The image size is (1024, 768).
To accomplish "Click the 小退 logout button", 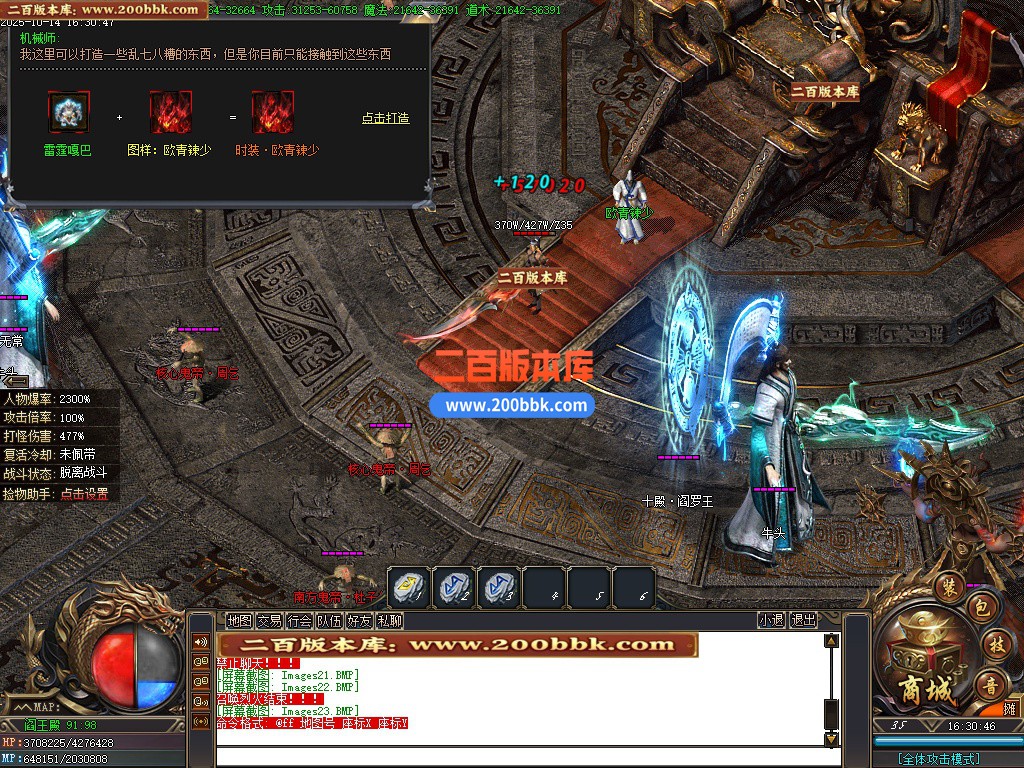I will (x=771, y=620).
